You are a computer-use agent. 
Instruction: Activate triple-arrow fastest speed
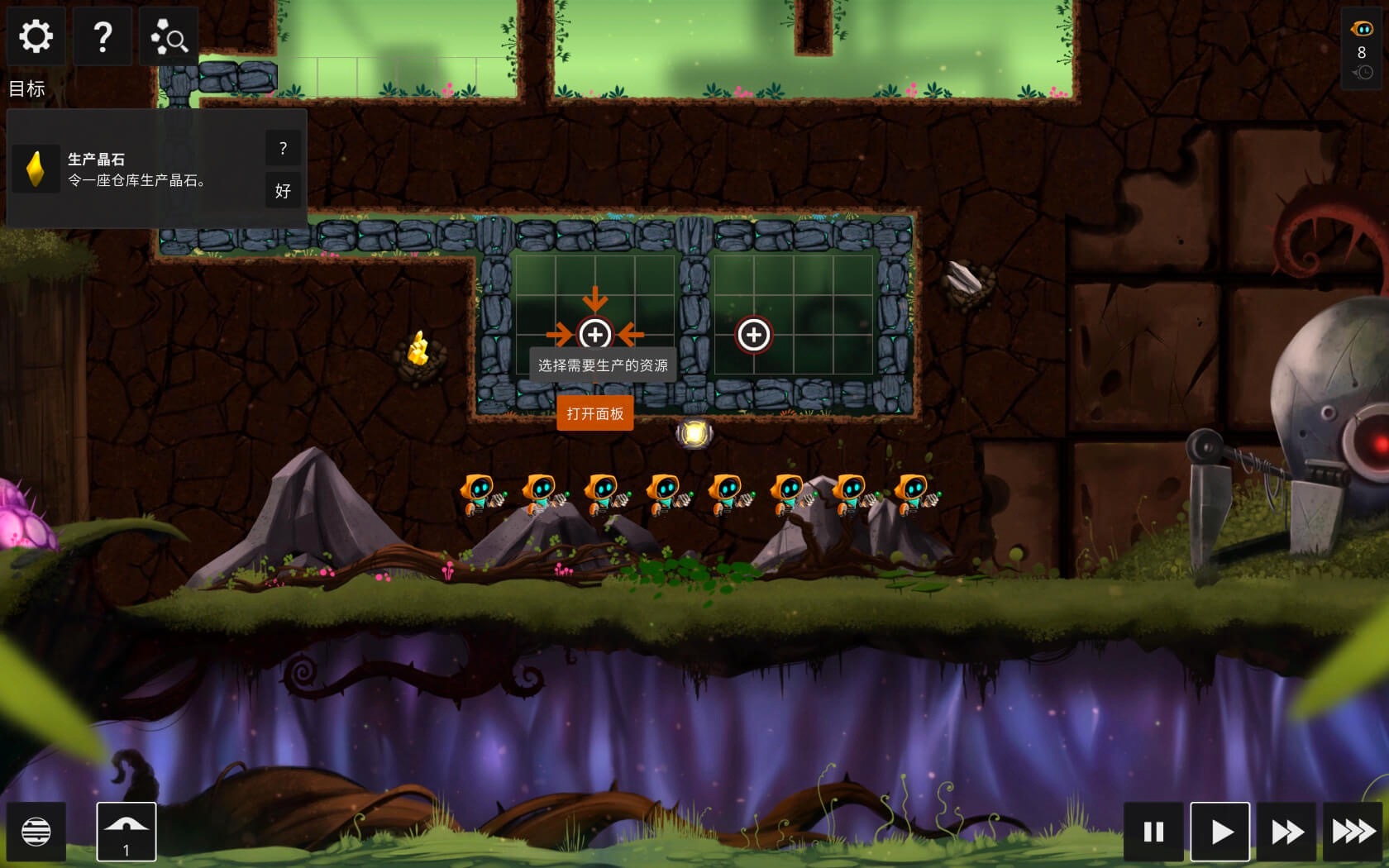click(1353, 832)
